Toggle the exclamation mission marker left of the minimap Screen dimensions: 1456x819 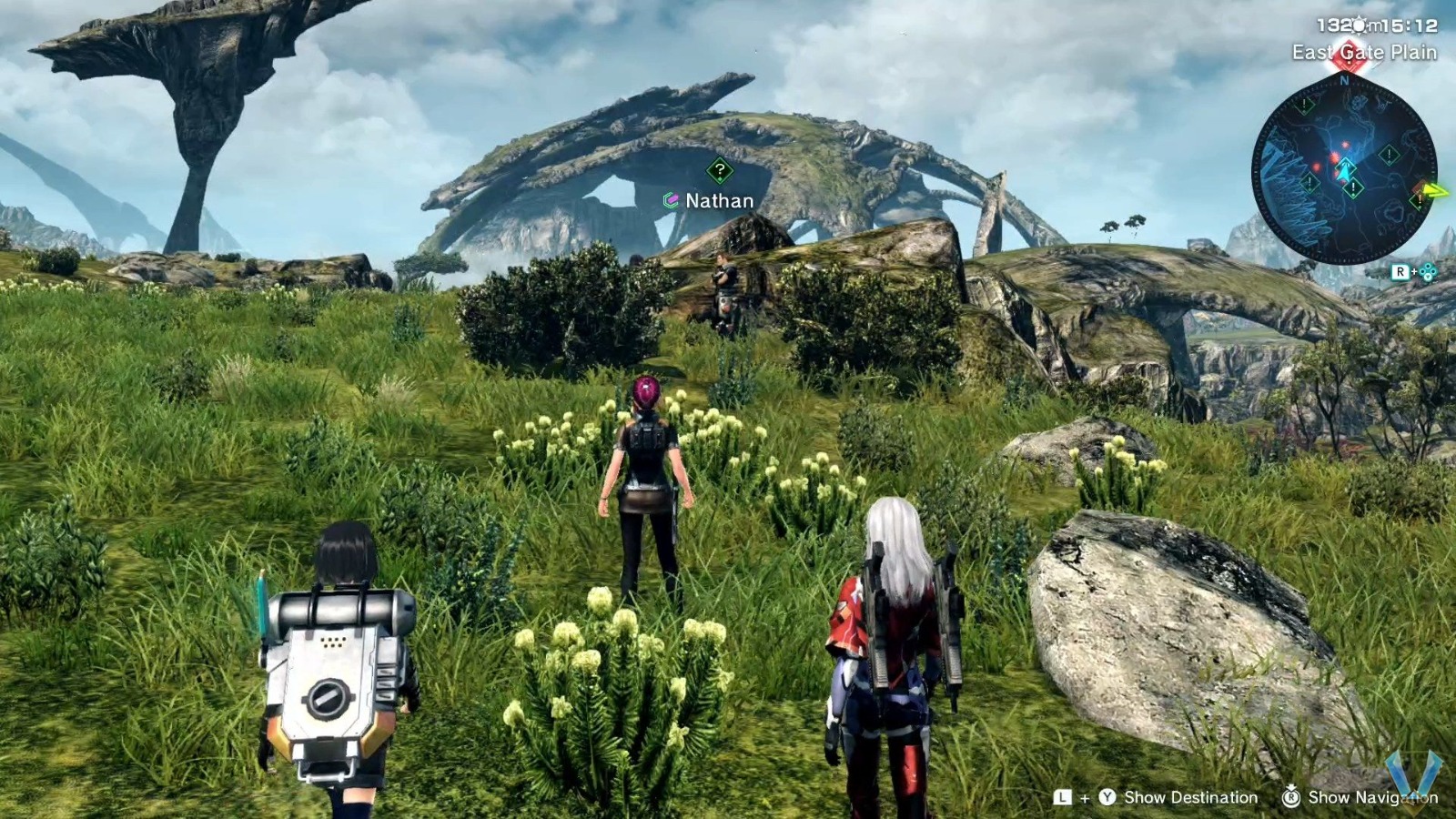1303,106
